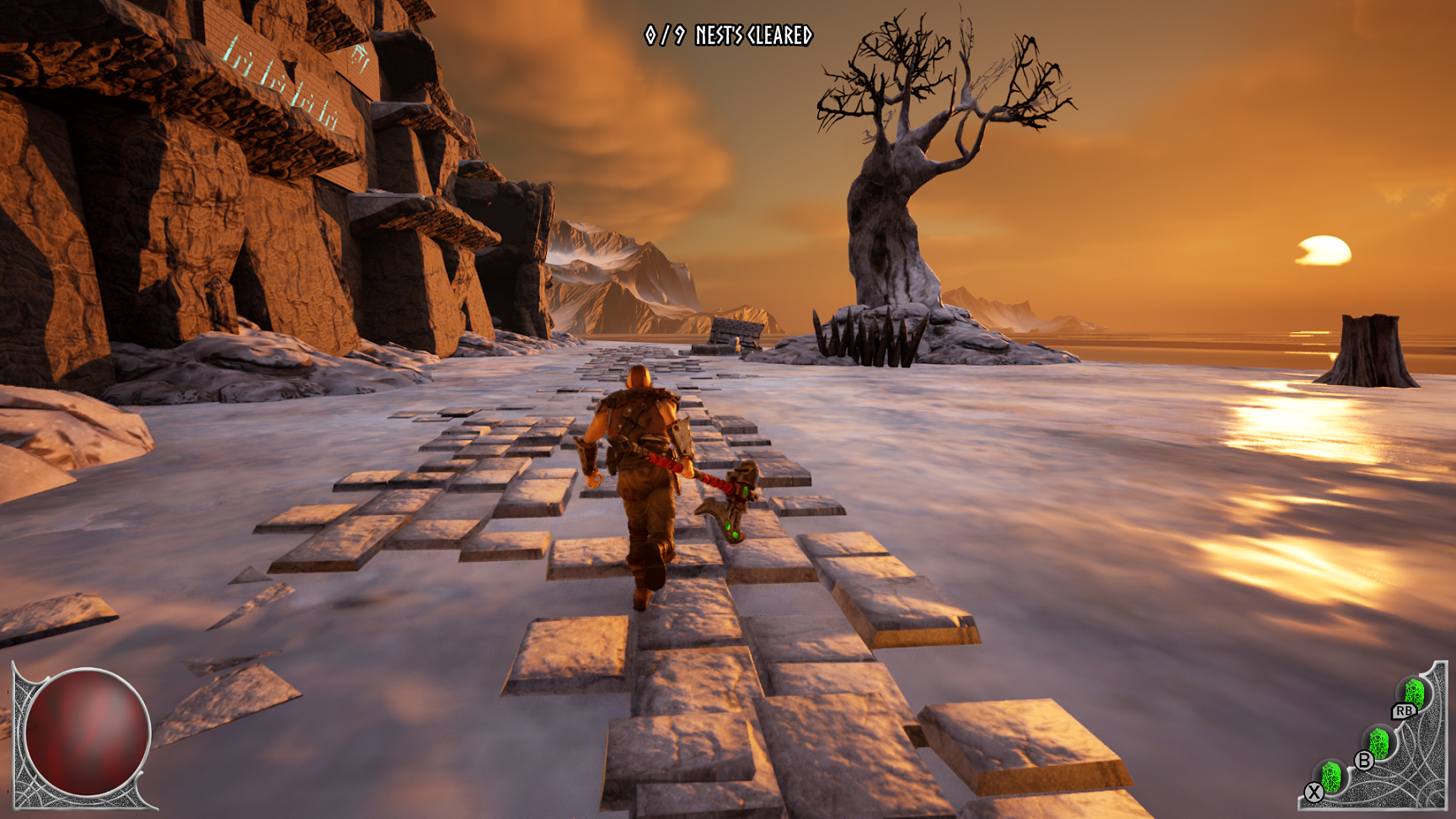
Task: Activate the green rune ability labeled X
Action: point(1330,776)
